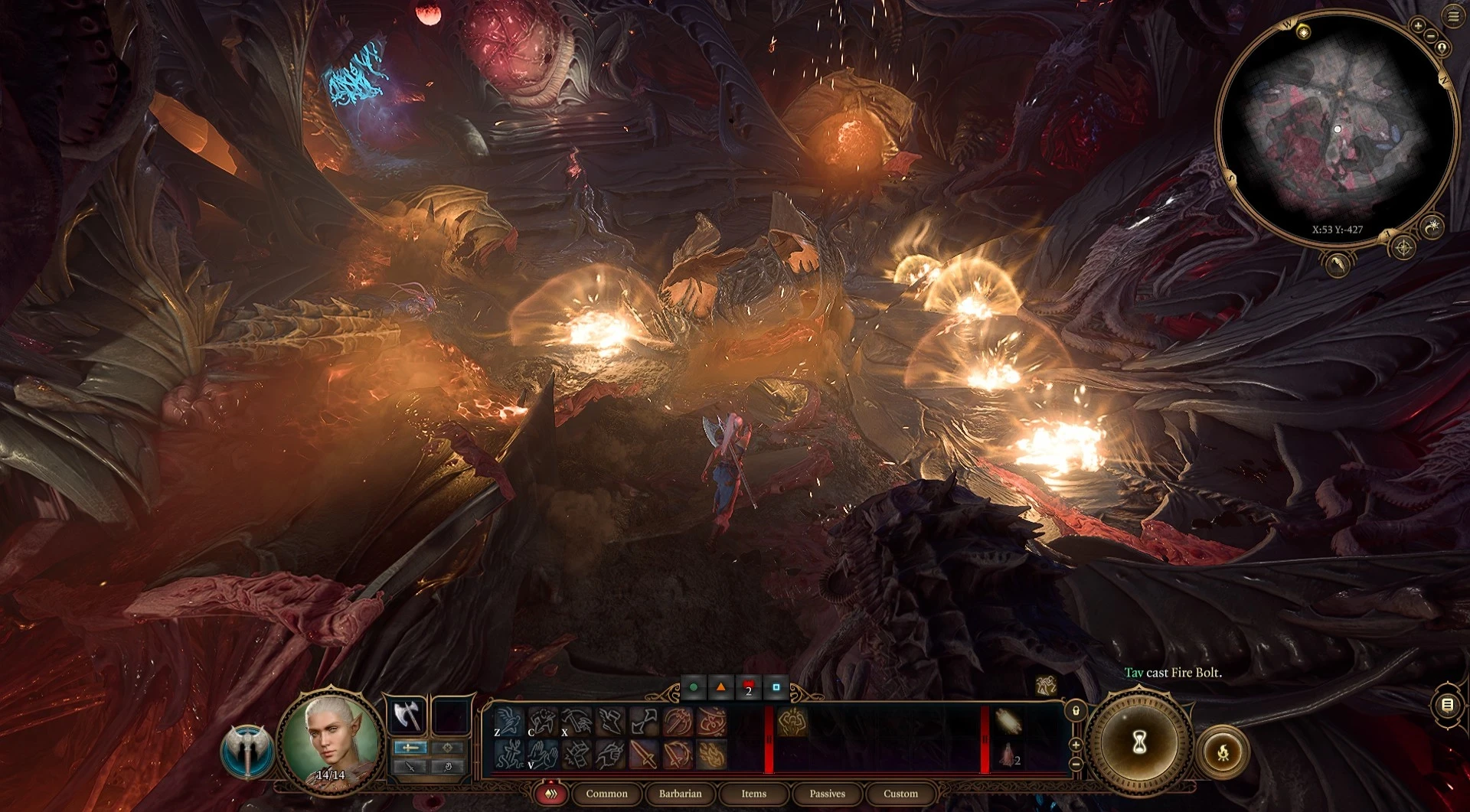1470x812 pixels.
Task: Show the Passives hotbar tab
Action: click(x=827, y=794)
